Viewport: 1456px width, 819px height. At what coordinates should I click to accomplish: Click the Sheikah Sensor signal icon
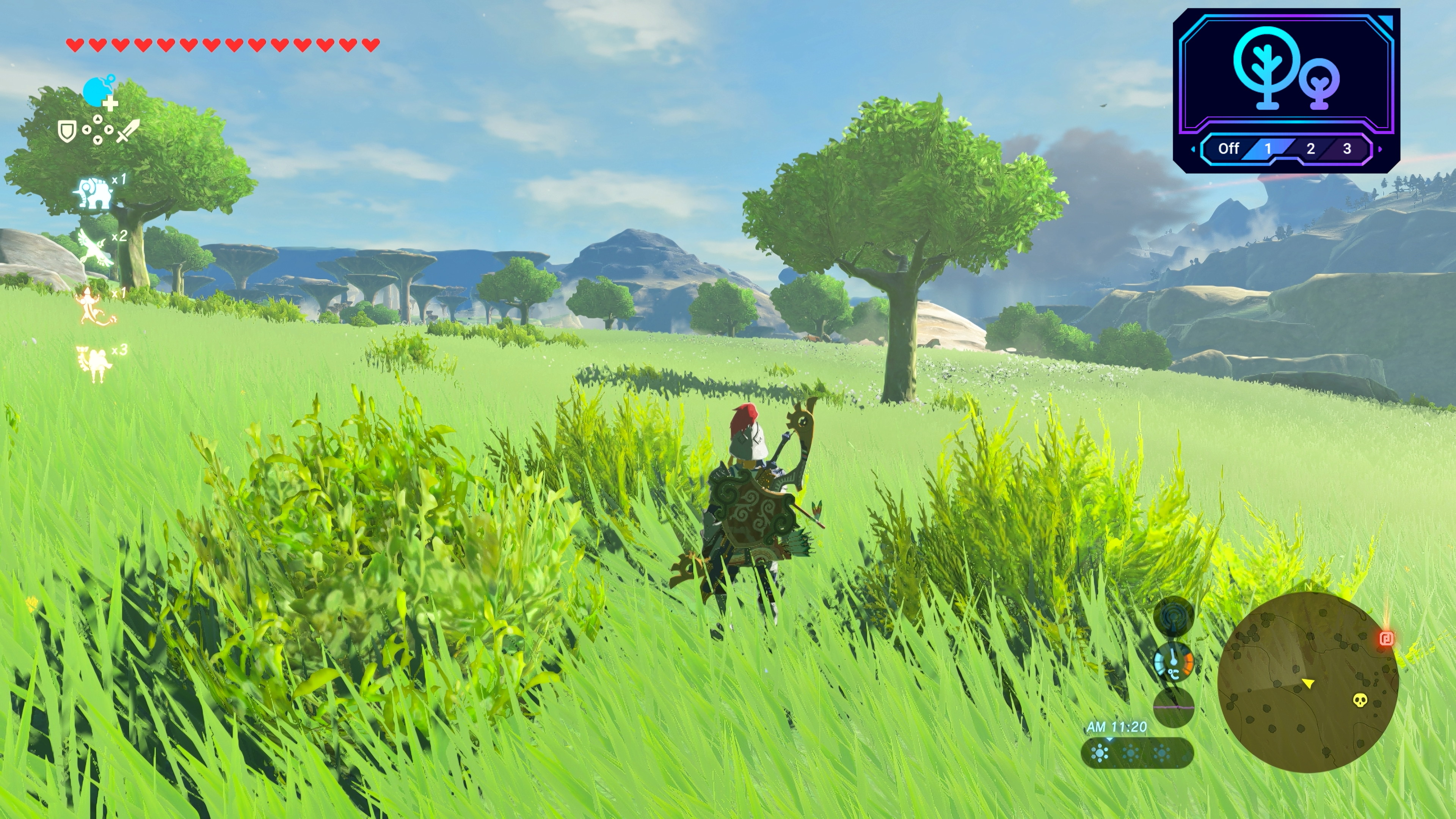1174,616
